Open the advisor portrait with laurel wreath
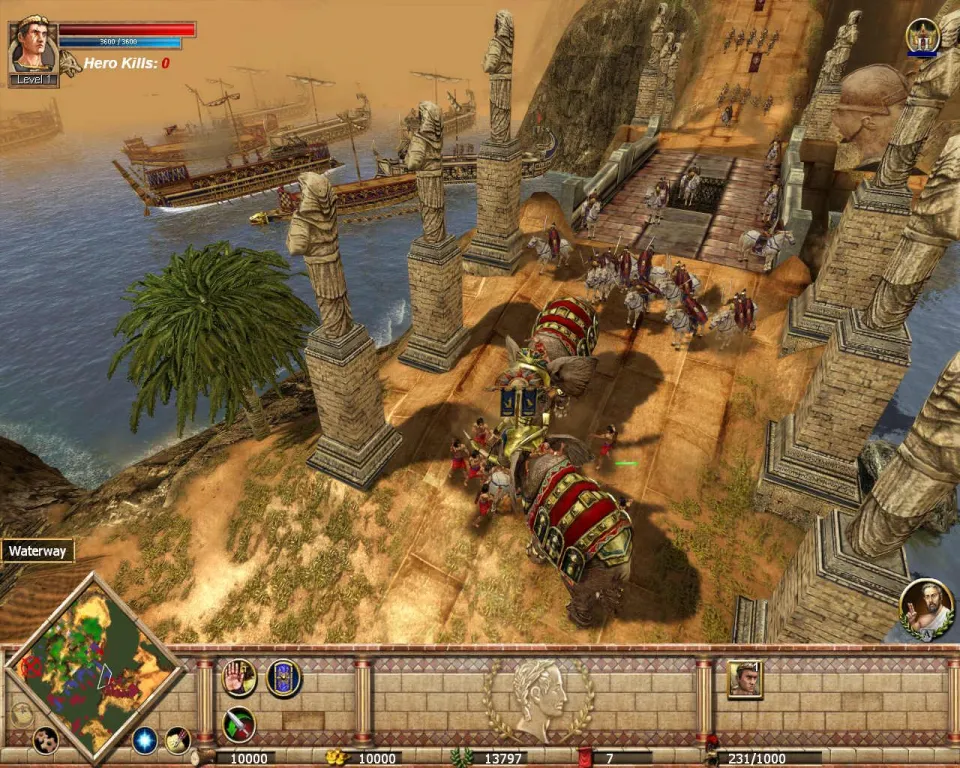Viewport: 960px width, 768px height. [926, 606]
